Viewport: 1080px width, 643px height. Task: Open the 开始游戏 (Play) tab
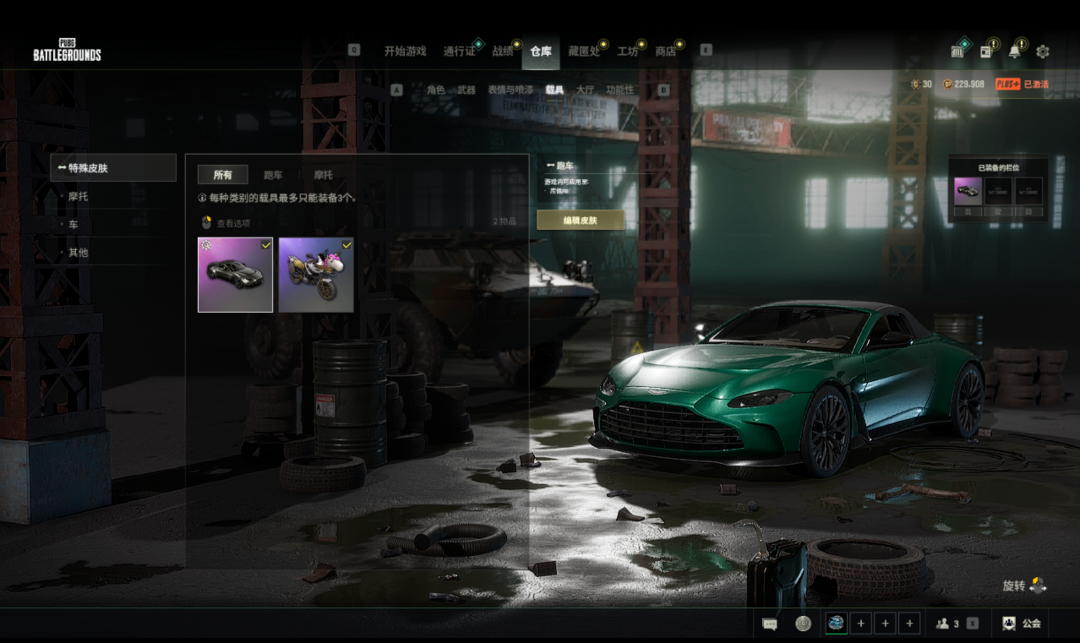(x=405, y=52)
